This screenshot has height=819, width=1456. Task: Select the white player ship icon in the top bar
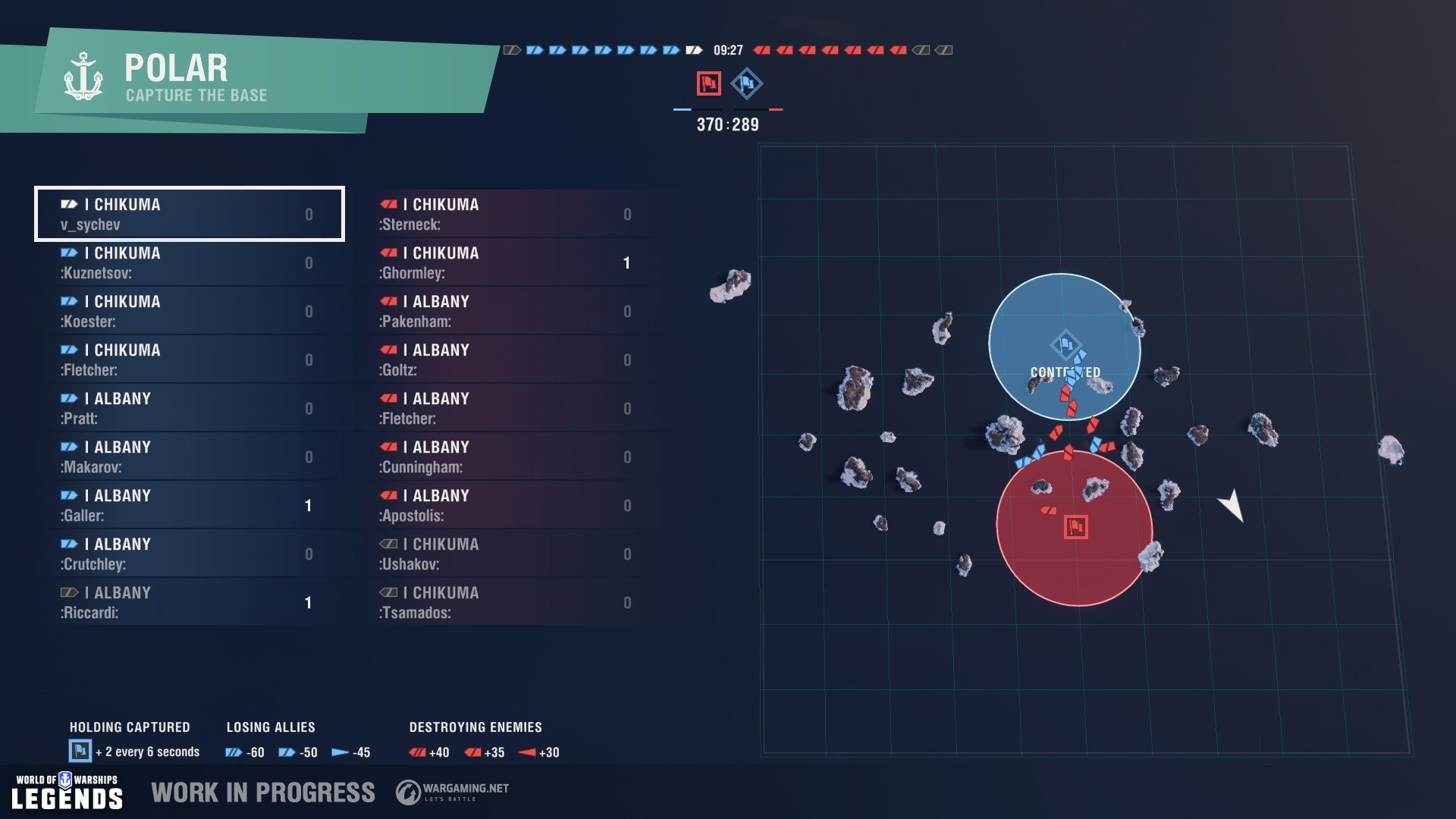[x=692, y=49]
